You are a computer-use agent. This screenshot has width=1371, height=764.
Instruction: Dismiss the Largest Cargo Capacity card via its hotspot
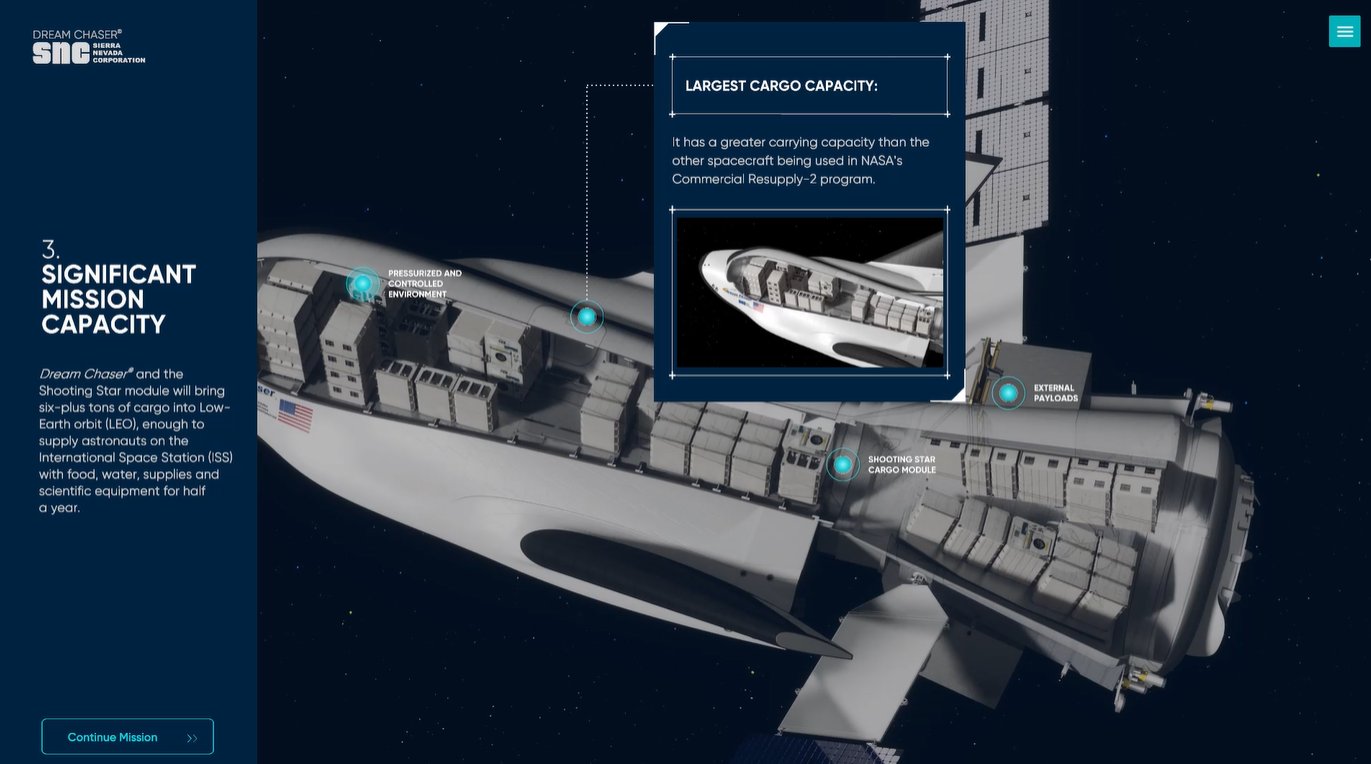pos(586,316)
